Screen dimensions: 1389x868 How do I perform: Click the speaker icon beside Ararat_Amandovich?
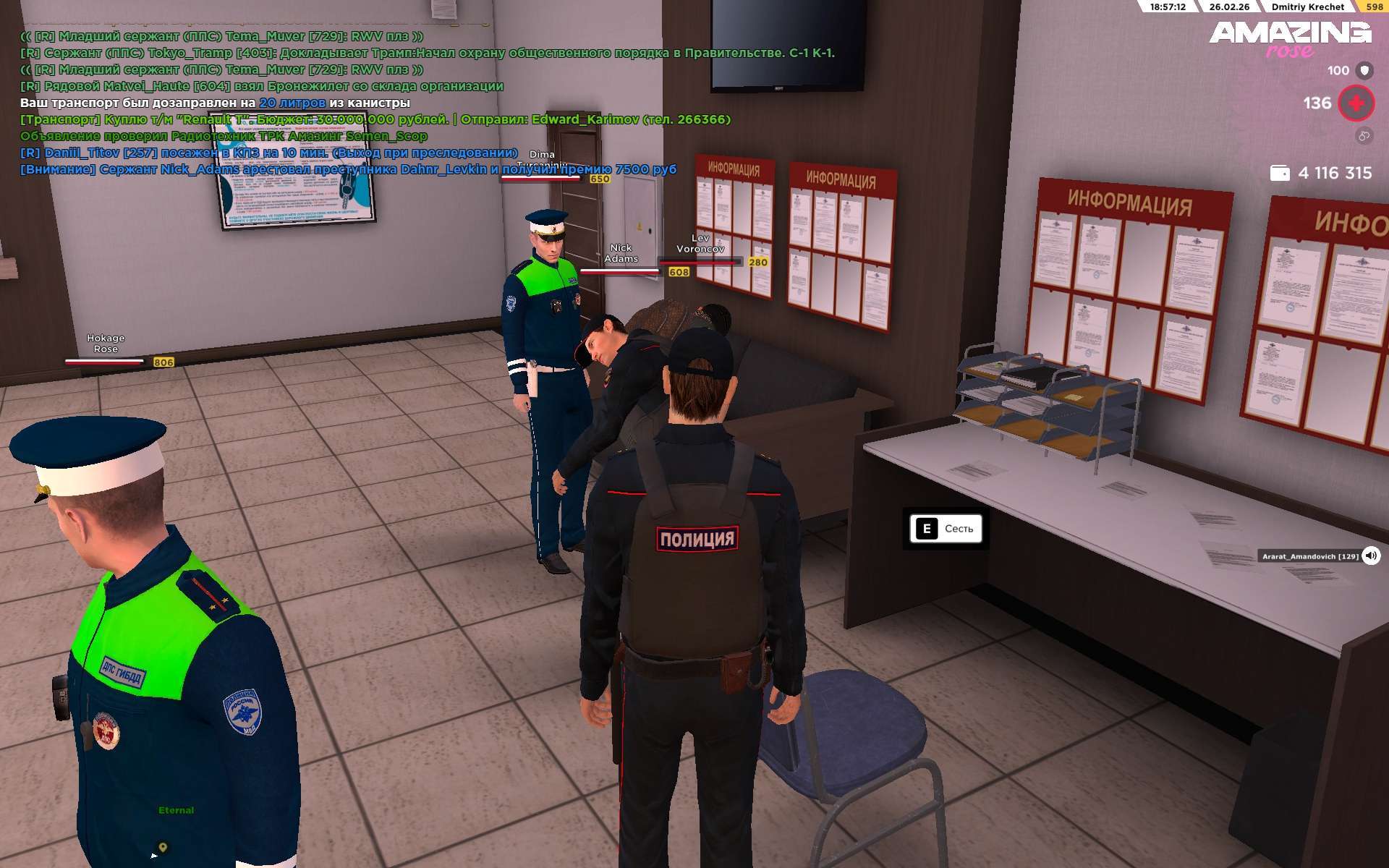click(x=1370, y=556)
